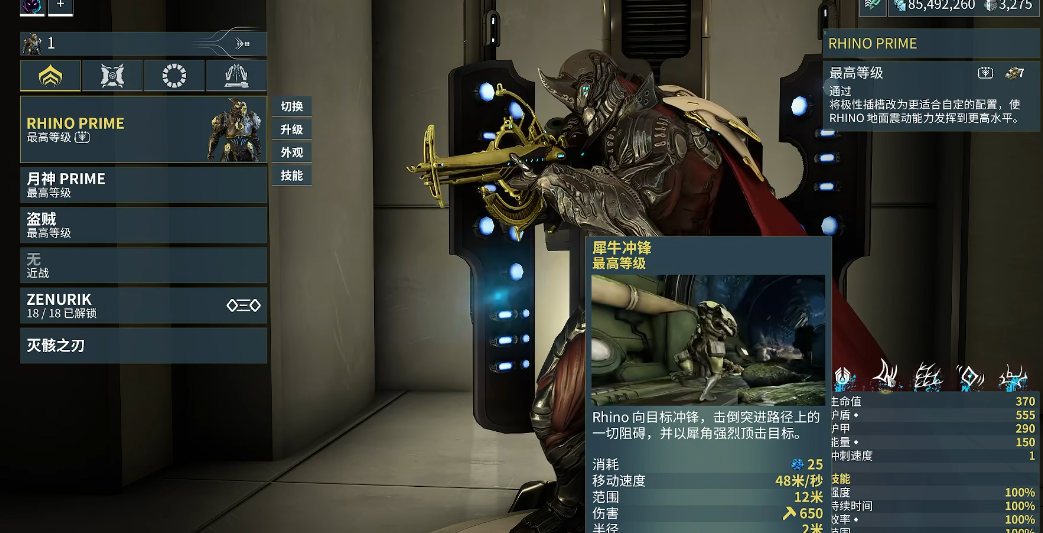Switch to the archwing vehicle tab

[236, 76]
